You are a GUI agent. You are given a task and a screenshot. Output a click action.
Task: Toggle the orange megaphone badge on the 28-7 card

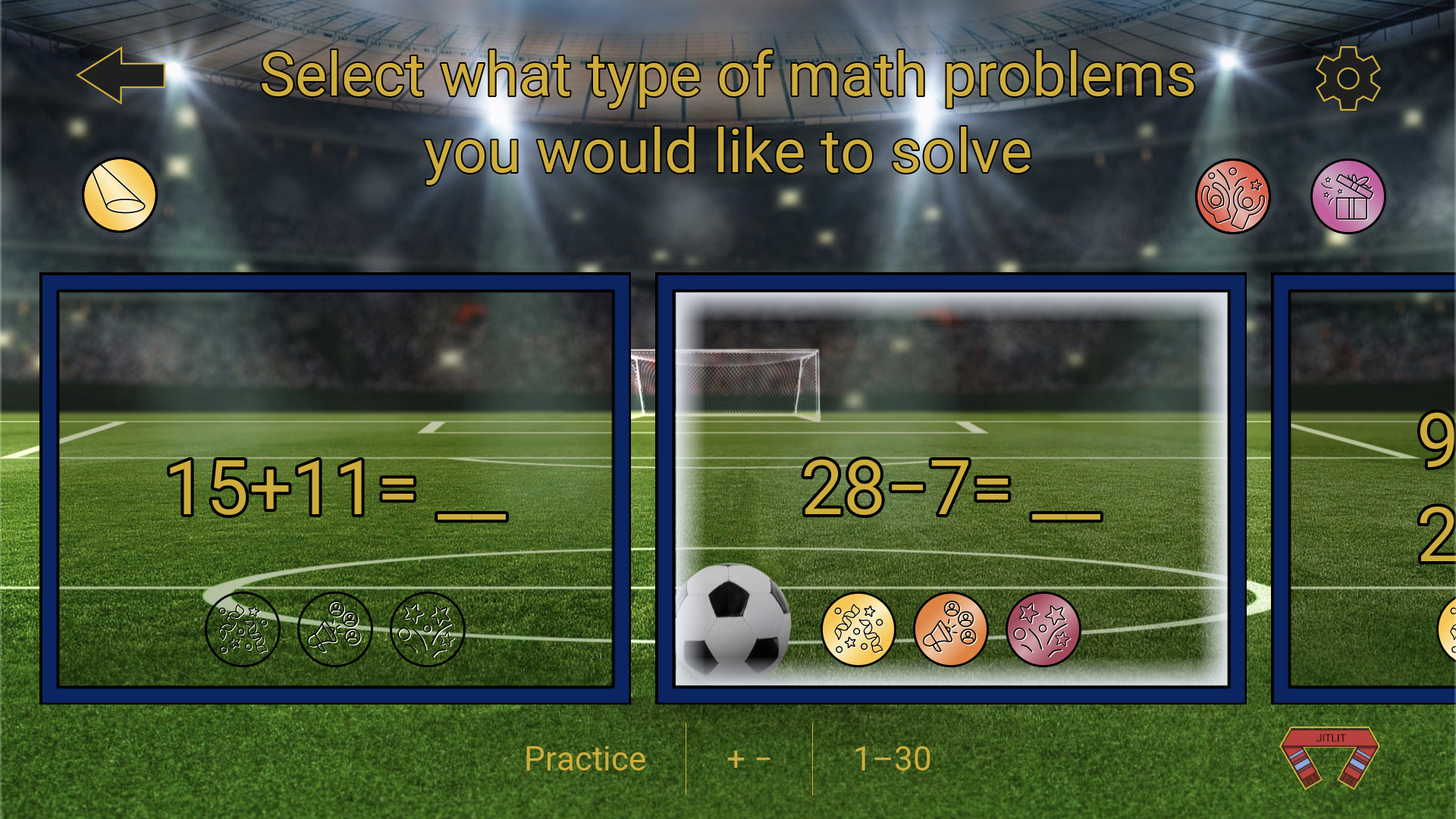pyautogui.click(x=950, y=630)
